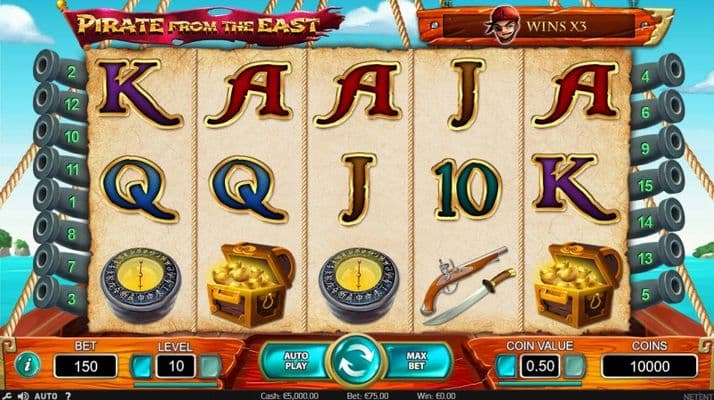Select Max Bet

click(x=418, y=361)
